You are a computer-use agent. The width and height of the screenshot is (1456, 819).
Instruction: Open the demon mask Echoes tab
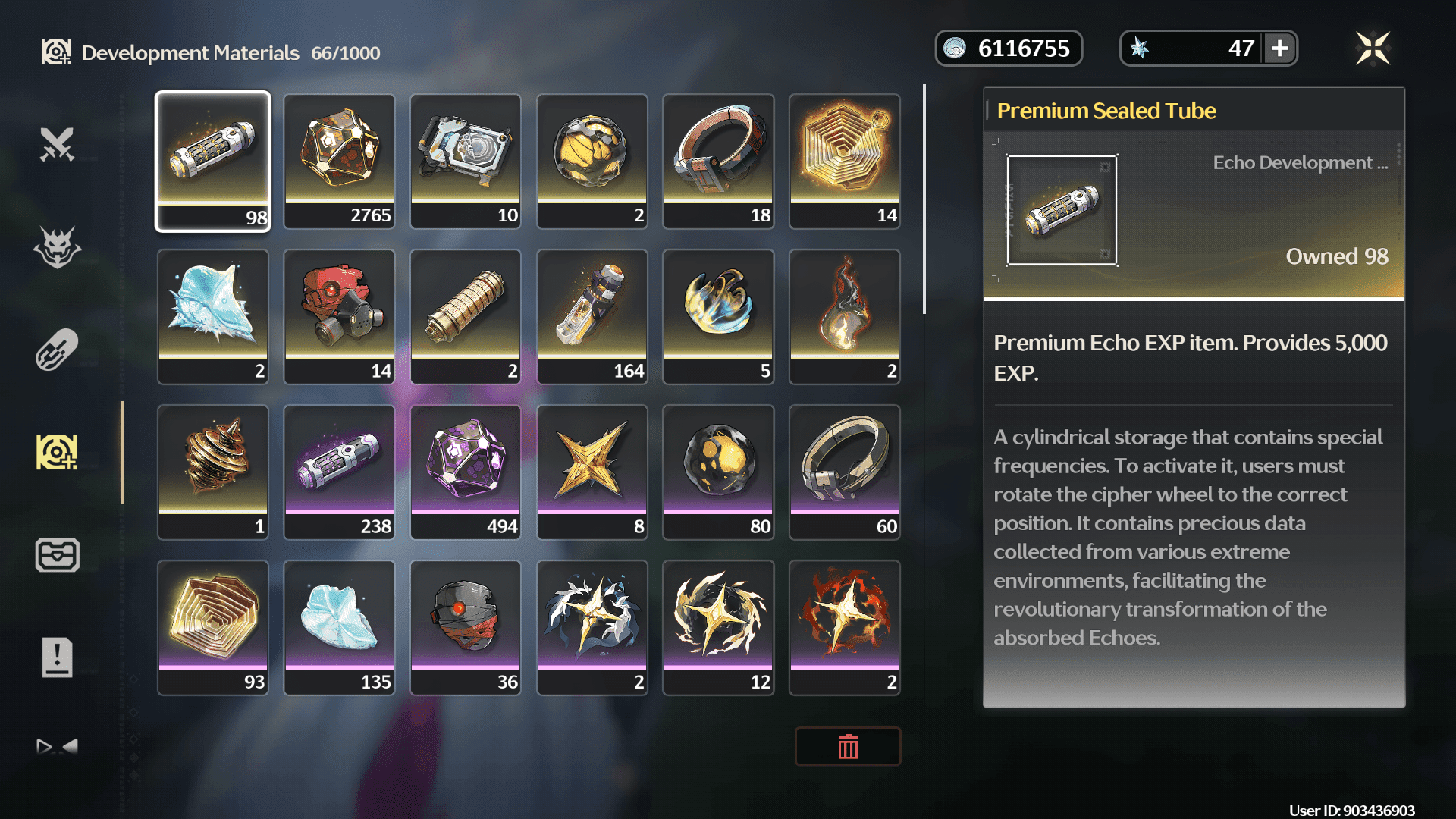(57, 247)
